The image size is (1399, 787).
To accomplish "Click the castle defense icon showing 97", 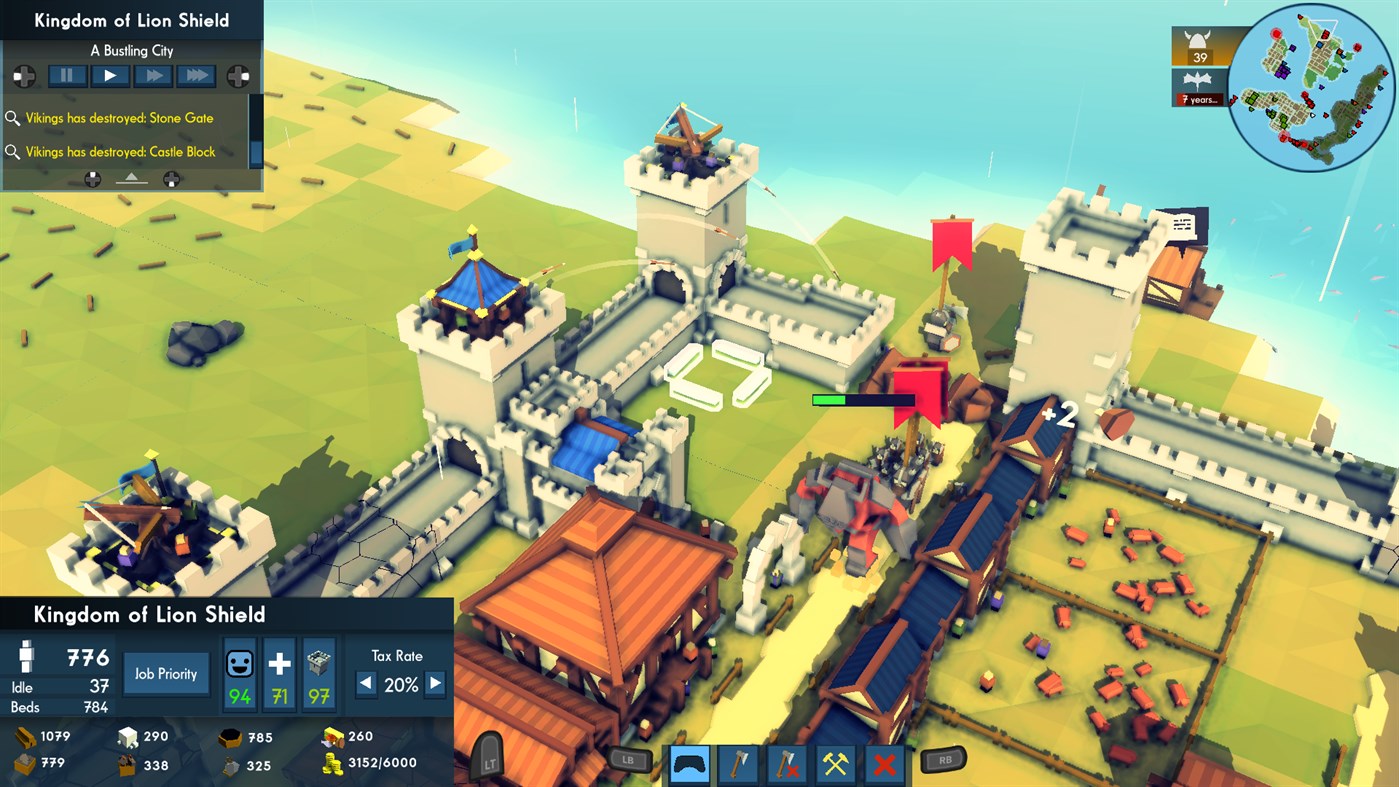I will pos(319,672).
